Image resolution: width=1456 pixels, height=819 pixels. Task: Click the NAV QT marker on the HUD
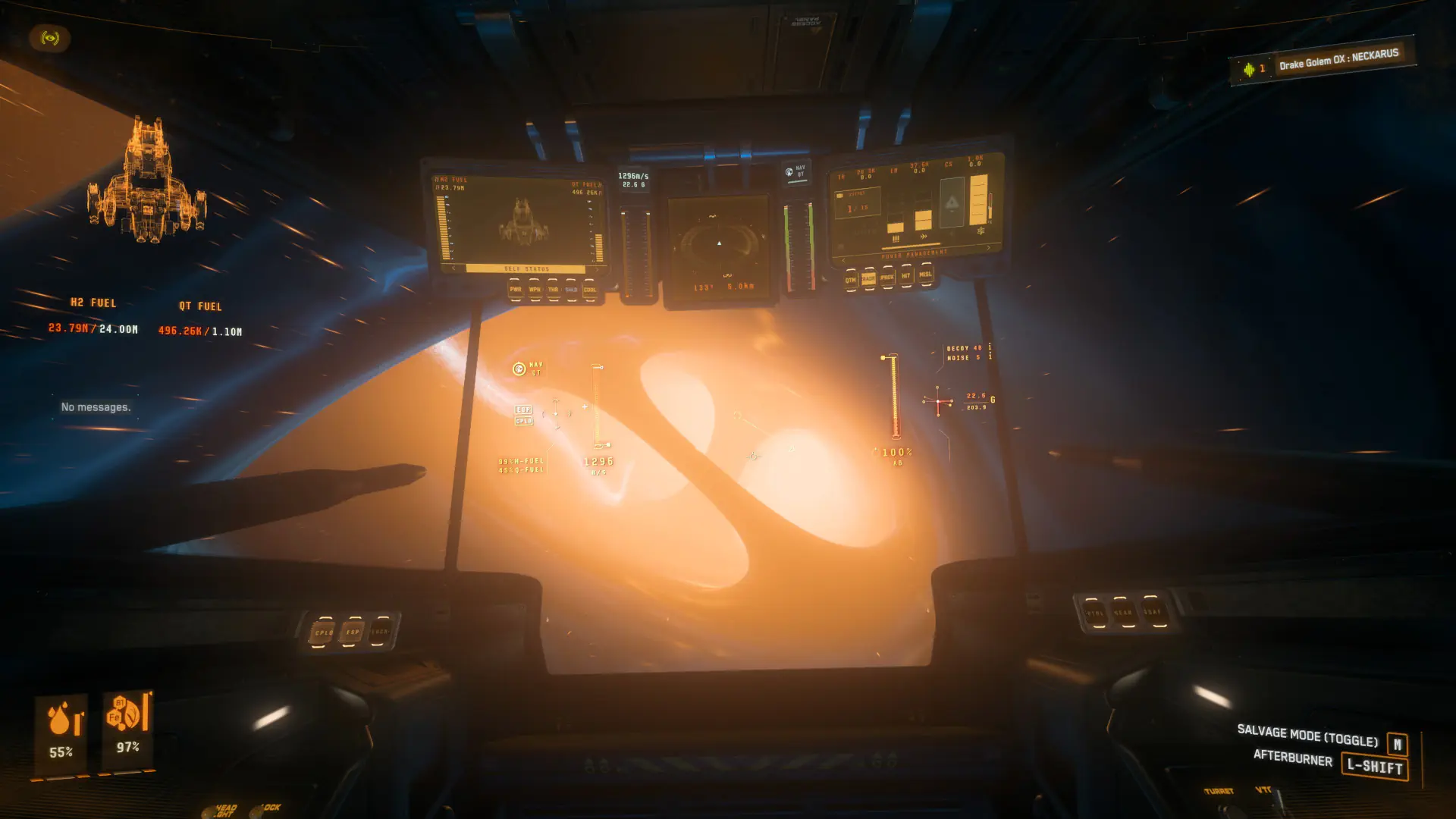tap(520, 370)
